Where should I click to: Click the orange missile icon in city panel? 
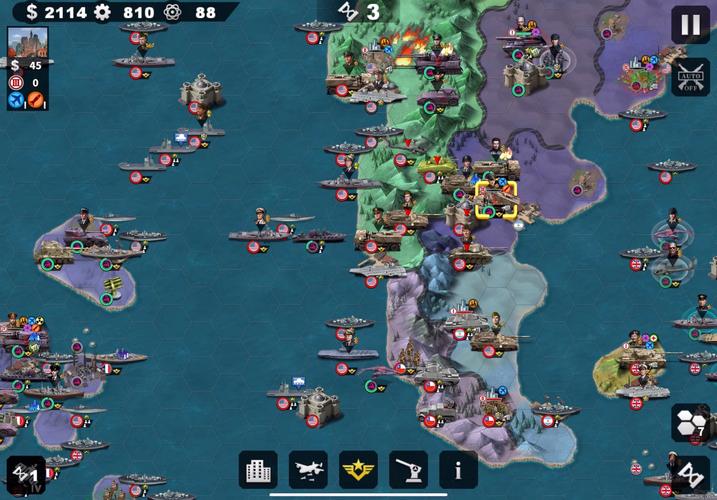pos(36,100)
